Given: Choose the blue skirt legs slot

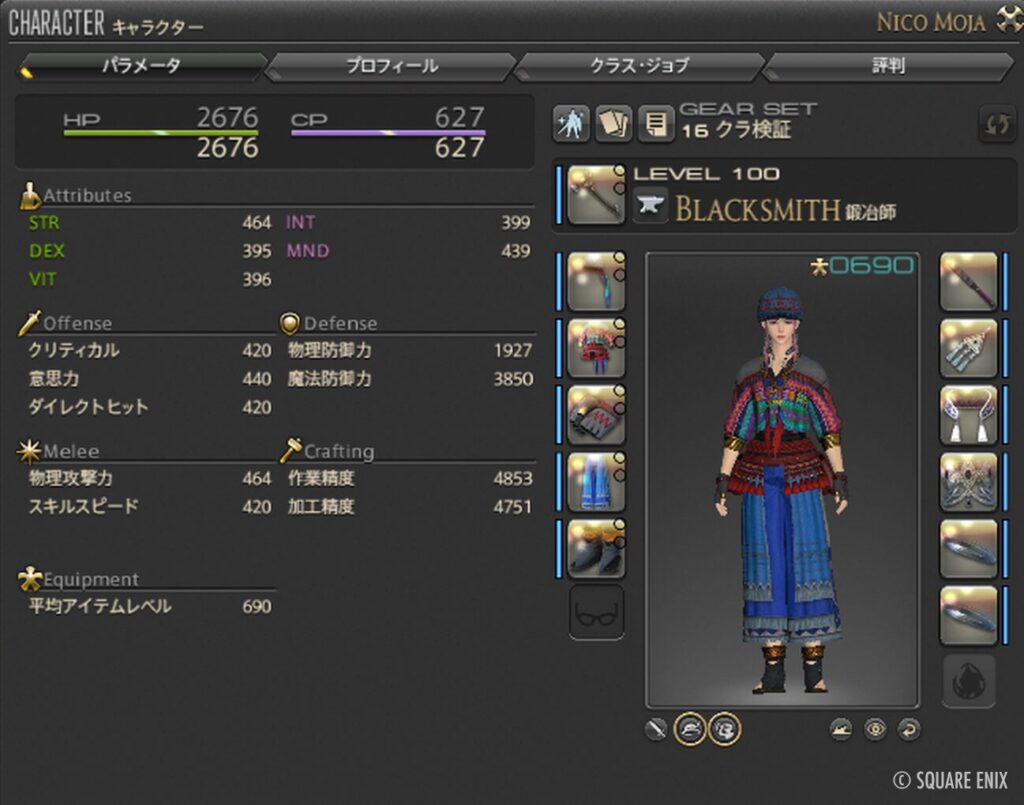Looking at the screenshot, I should [x=596, y=482].
